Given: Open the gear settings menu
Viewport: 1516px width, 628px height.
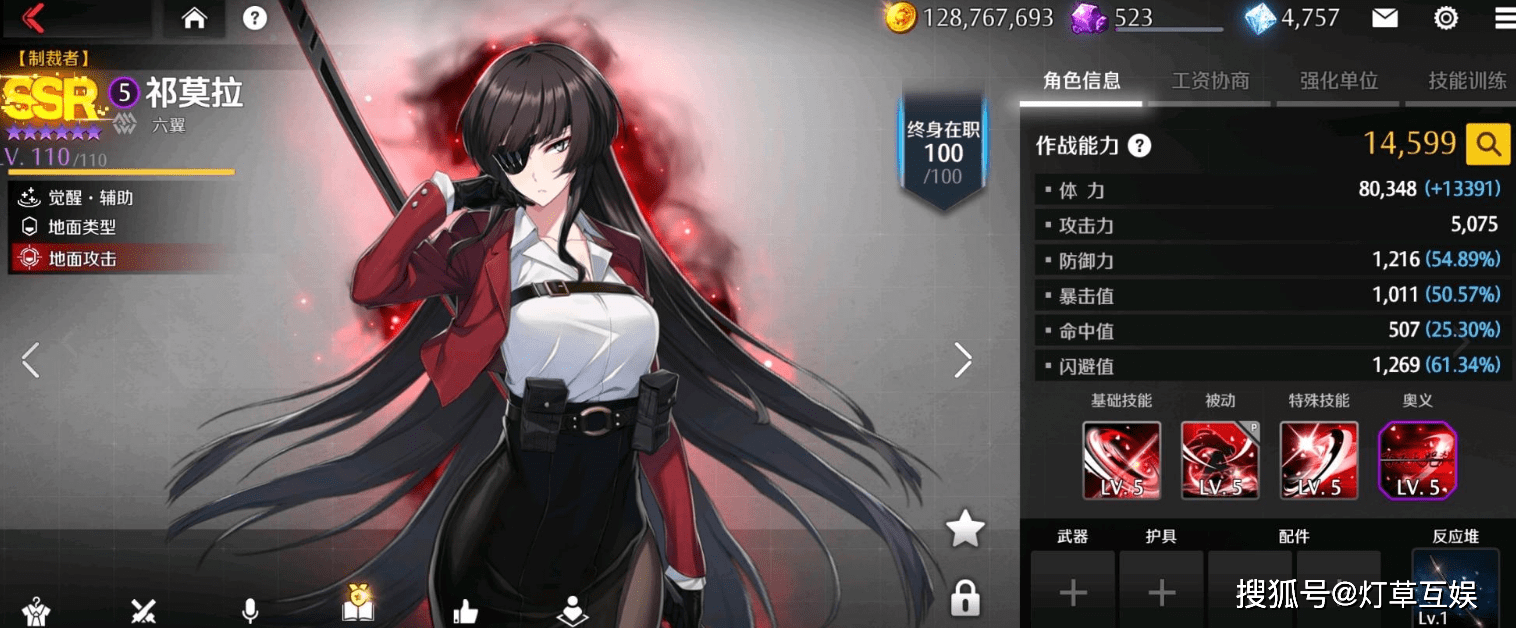Looking at the screenshot, I should pyautogui.click(x=1446, y=17).
